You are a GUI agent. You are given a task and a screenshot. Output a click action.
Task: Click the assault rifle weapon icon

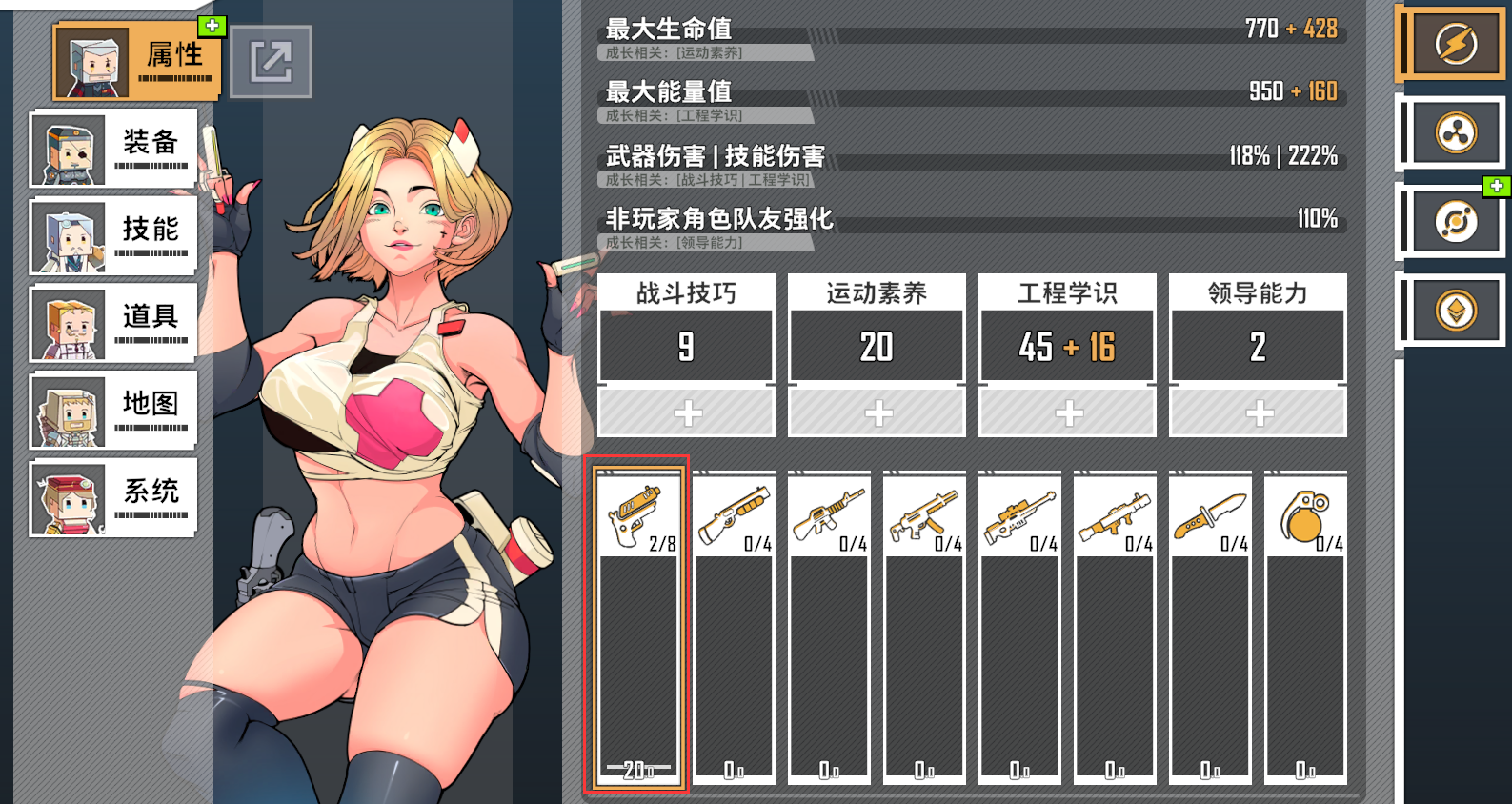pos(829,514)
